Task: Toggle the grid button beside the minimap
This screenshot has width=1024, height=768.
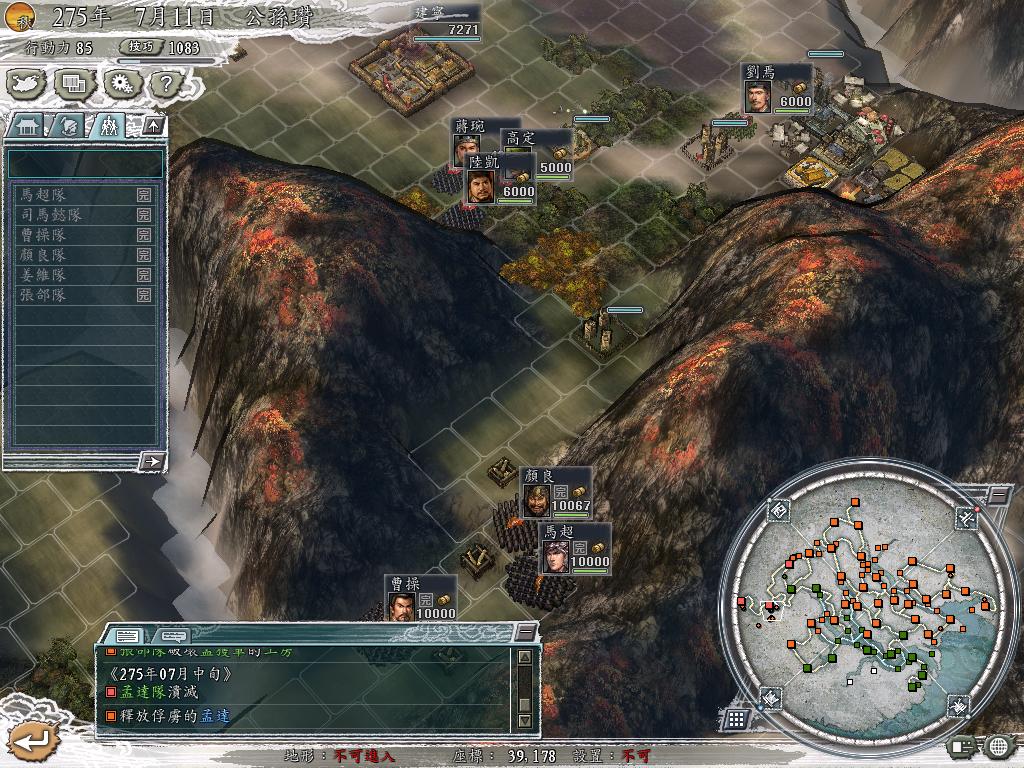Action: tap(736, 718)
